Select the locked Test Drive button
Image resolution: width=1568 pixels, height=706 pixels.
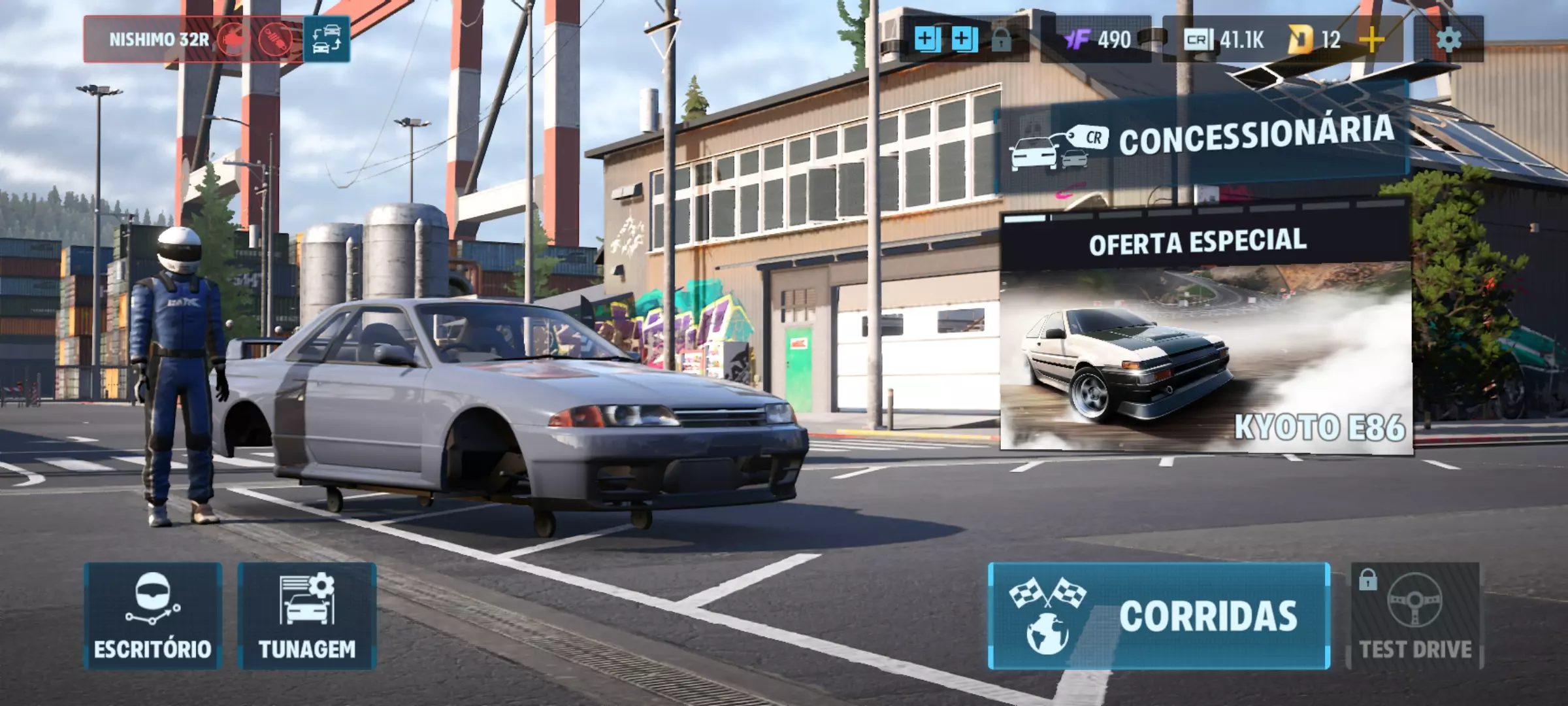(1415, 616)
